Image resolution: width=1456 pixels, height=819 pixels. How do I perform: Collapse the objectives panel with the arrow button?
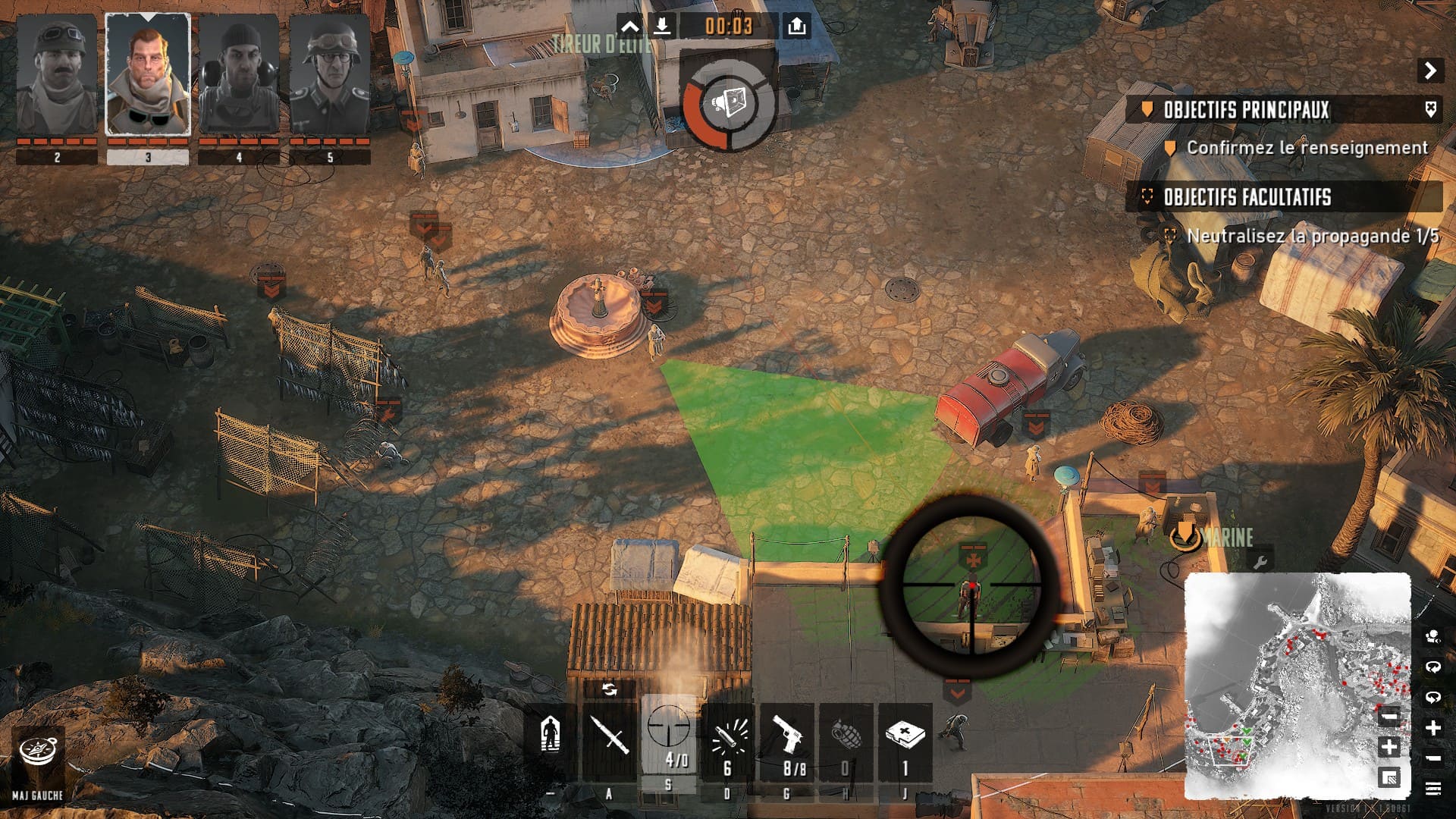(1430, 71)
